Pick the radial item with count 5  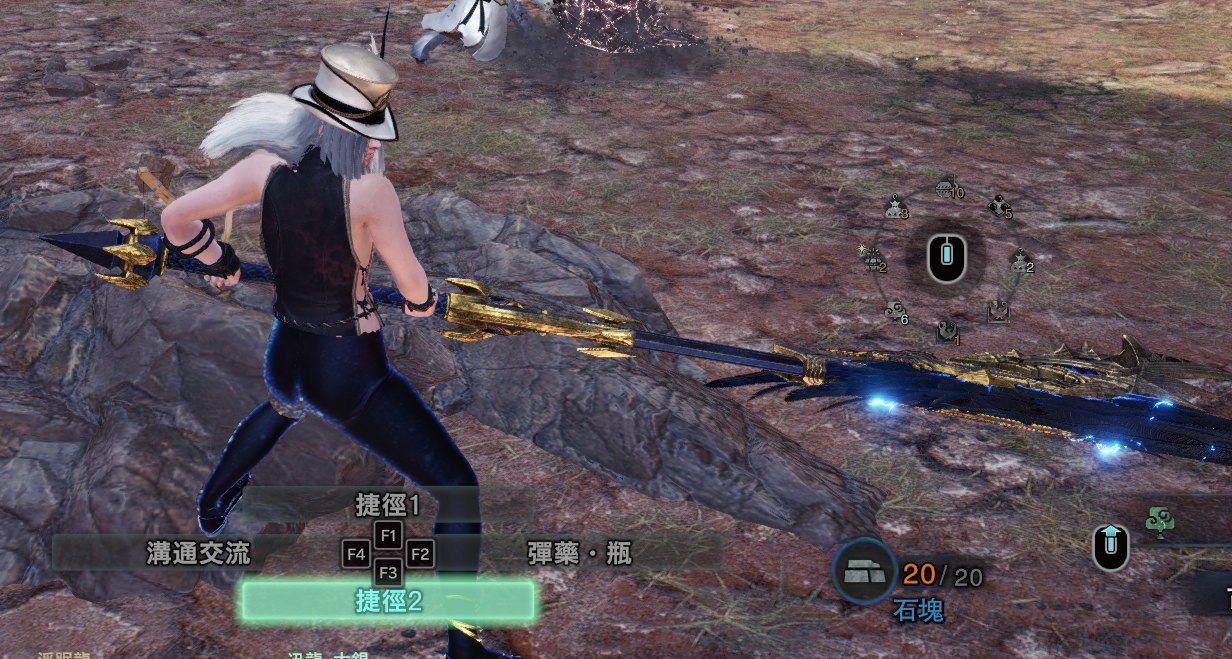coord(998,207)
